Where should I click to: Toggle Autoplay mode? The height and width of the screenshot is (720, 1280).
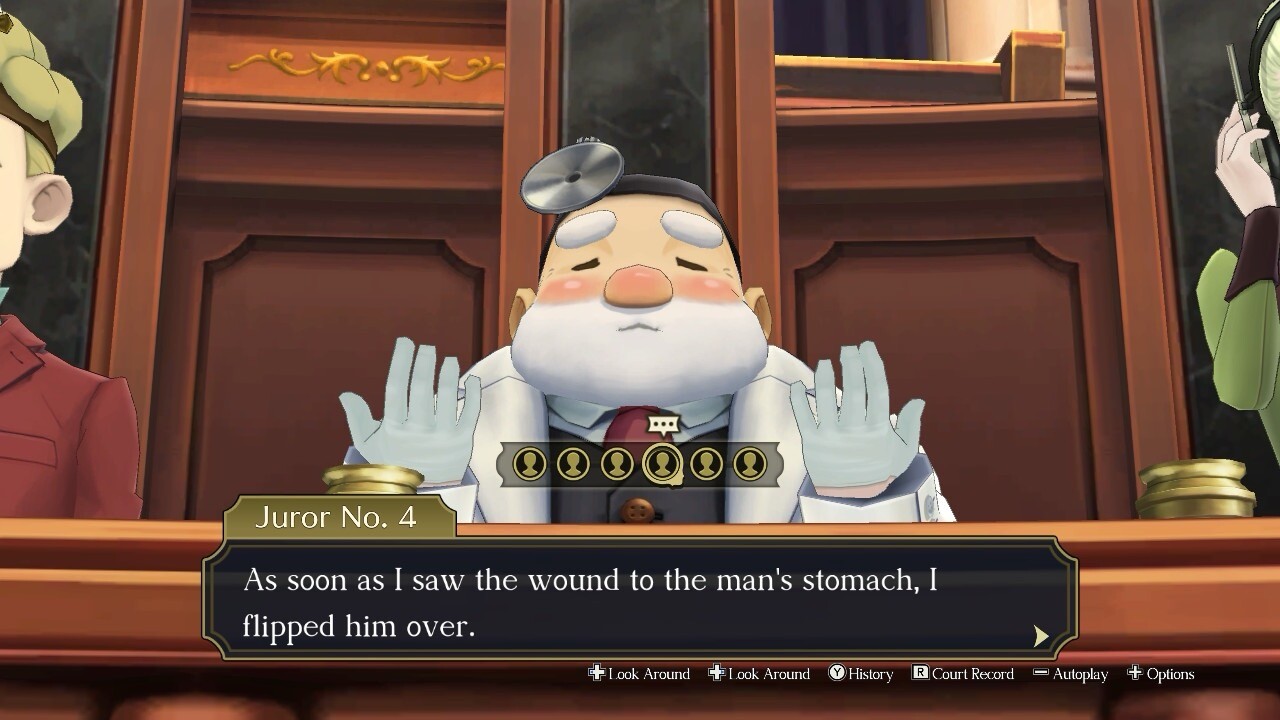tap(1070, 674)
